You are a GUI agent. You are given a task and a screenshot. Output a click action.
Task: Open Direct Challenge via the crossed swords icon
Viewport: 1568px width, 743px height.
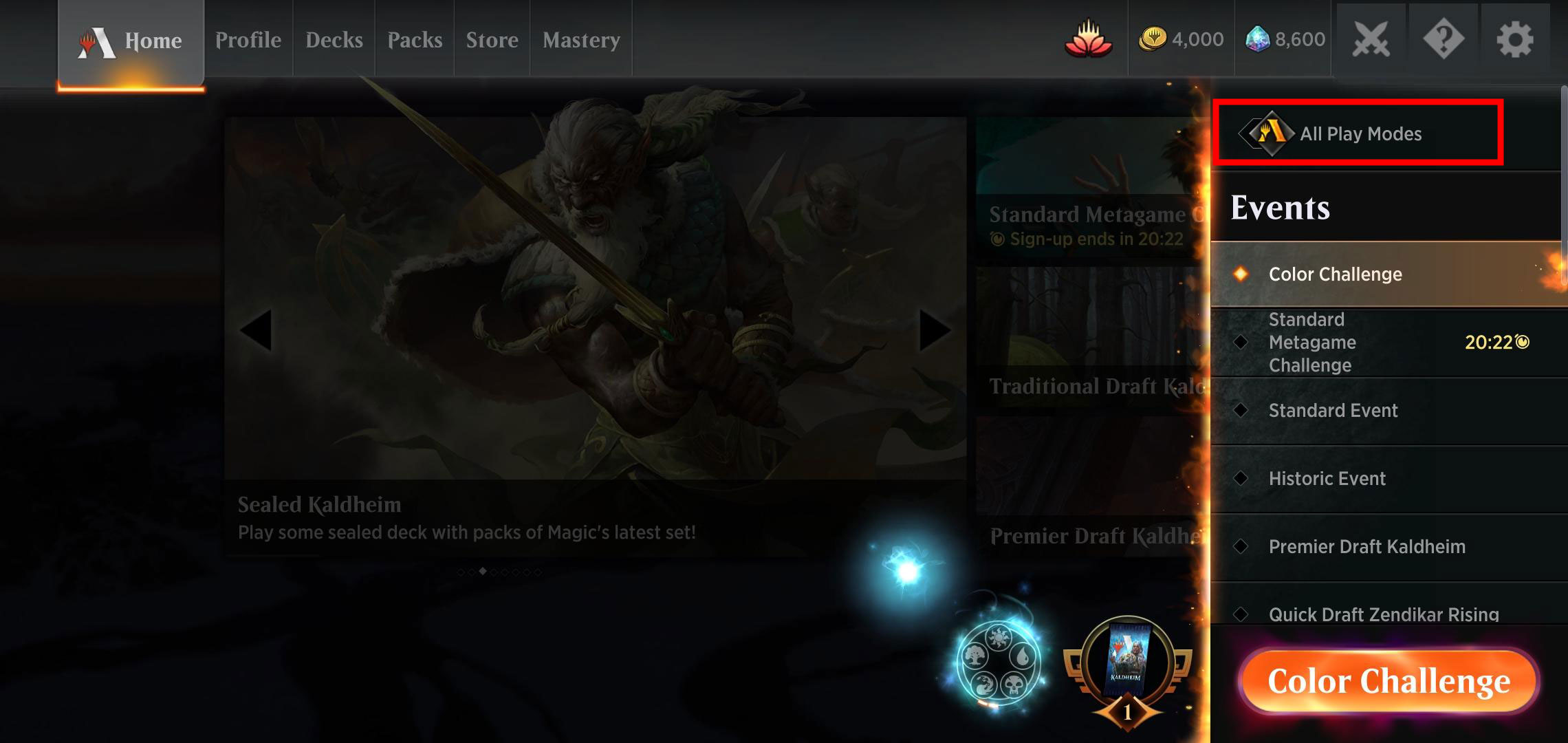[x=1371, y=39]
